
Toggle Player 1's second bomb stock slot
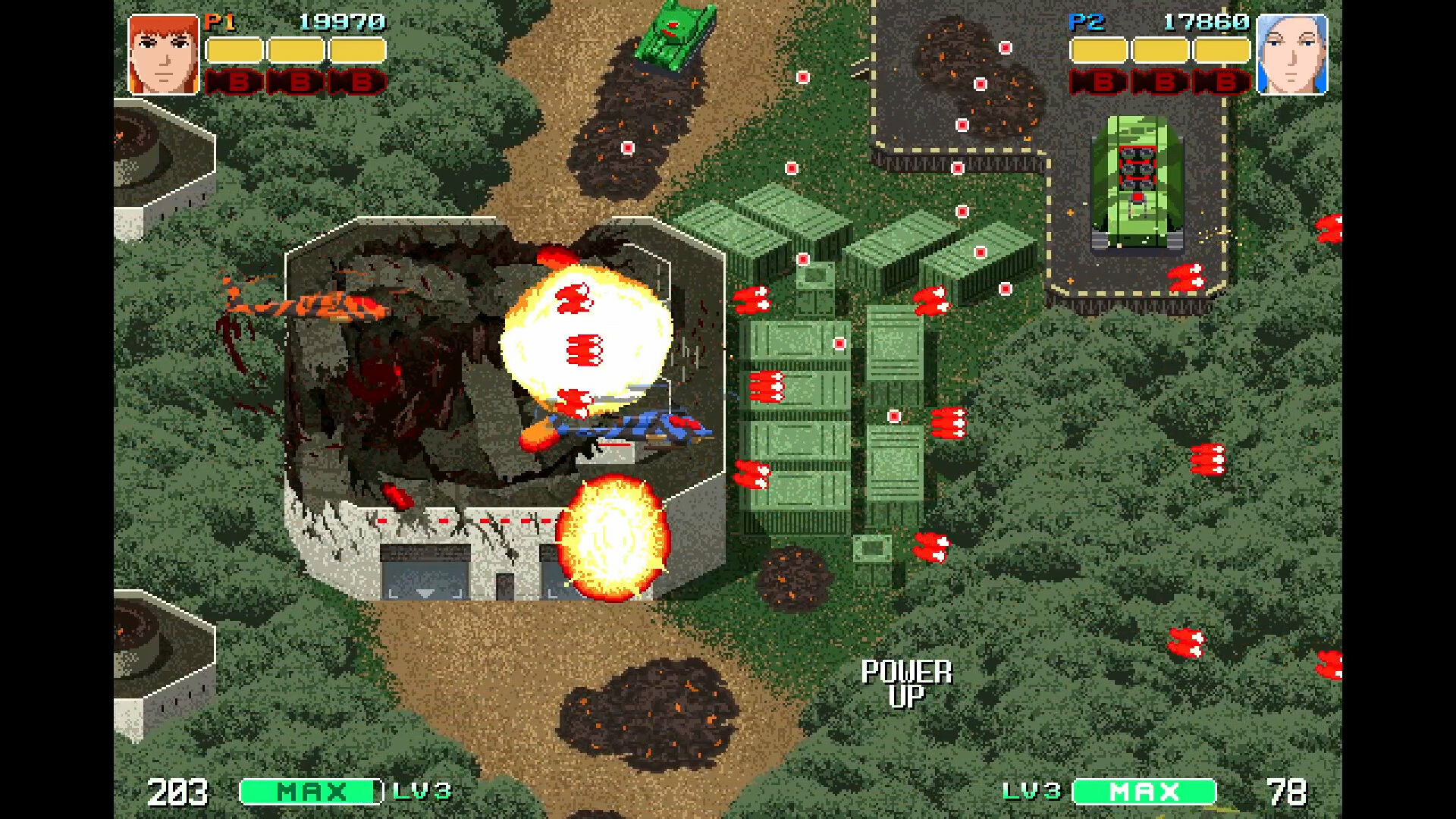pyautogui.click(x=297, y=82)
